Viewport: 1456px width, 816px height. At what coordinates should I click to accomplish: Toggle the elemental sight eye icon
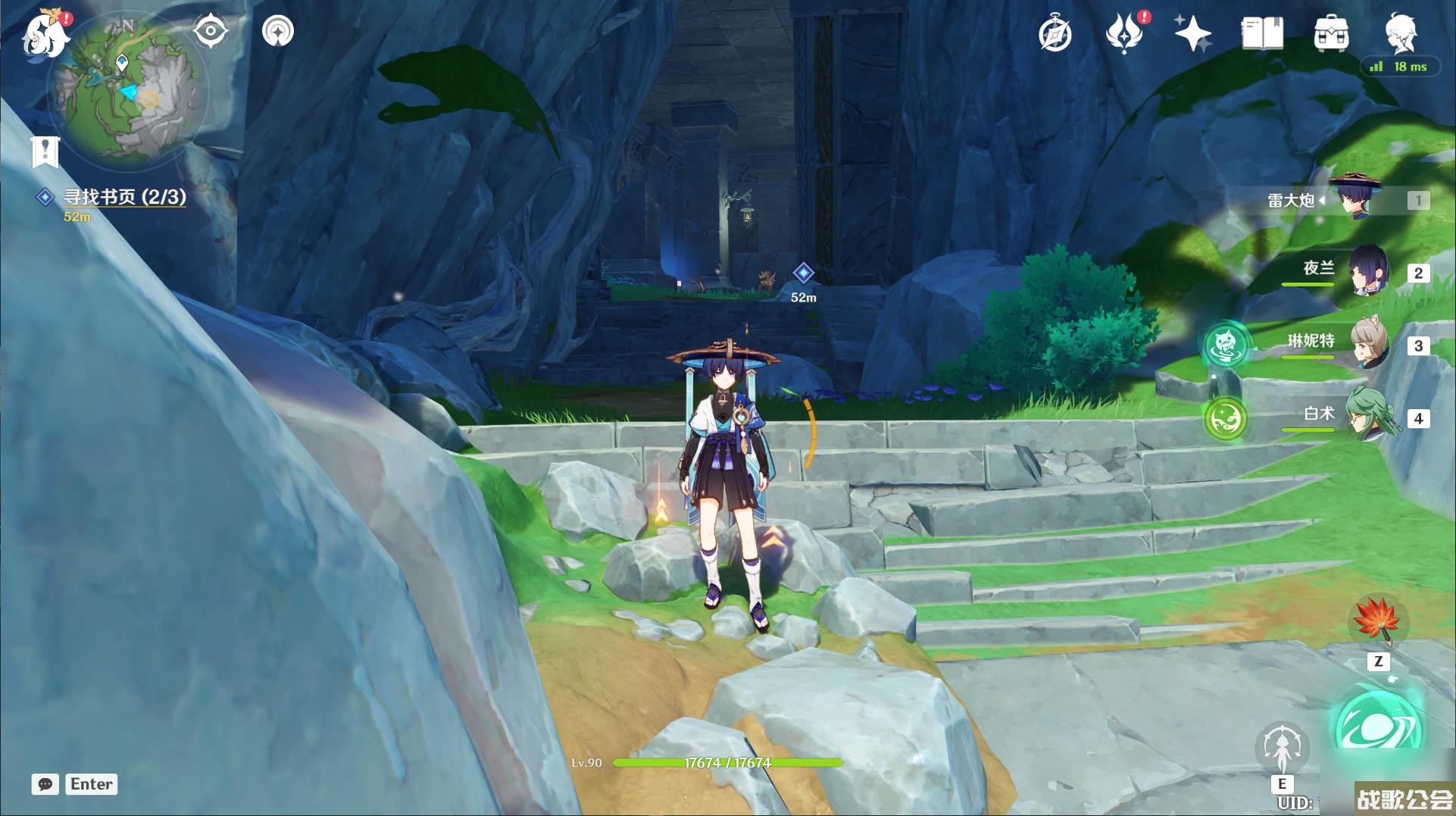[211, 32]
